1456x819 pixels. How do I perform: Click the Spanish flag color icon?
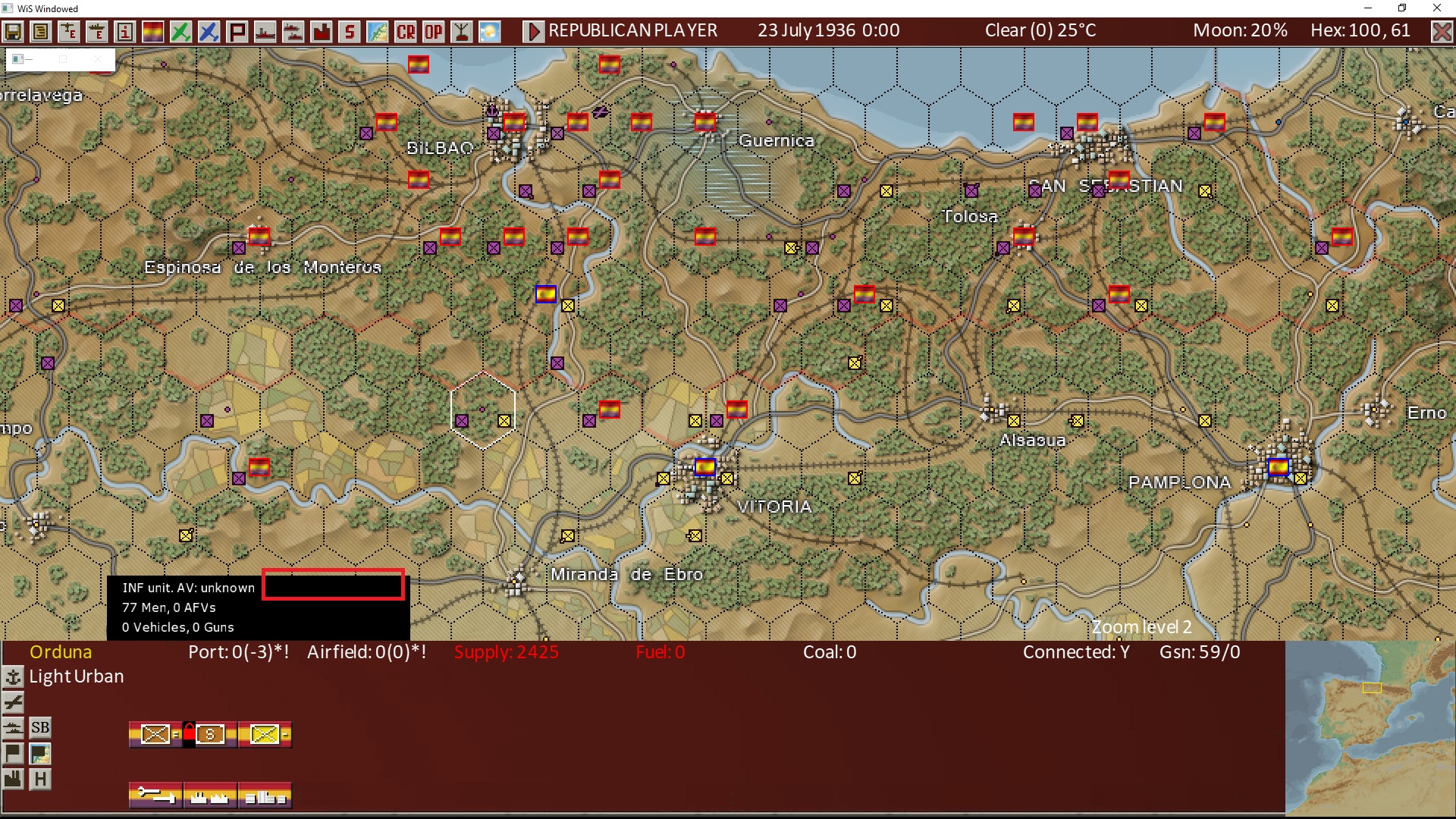click(x=152, y=32)
